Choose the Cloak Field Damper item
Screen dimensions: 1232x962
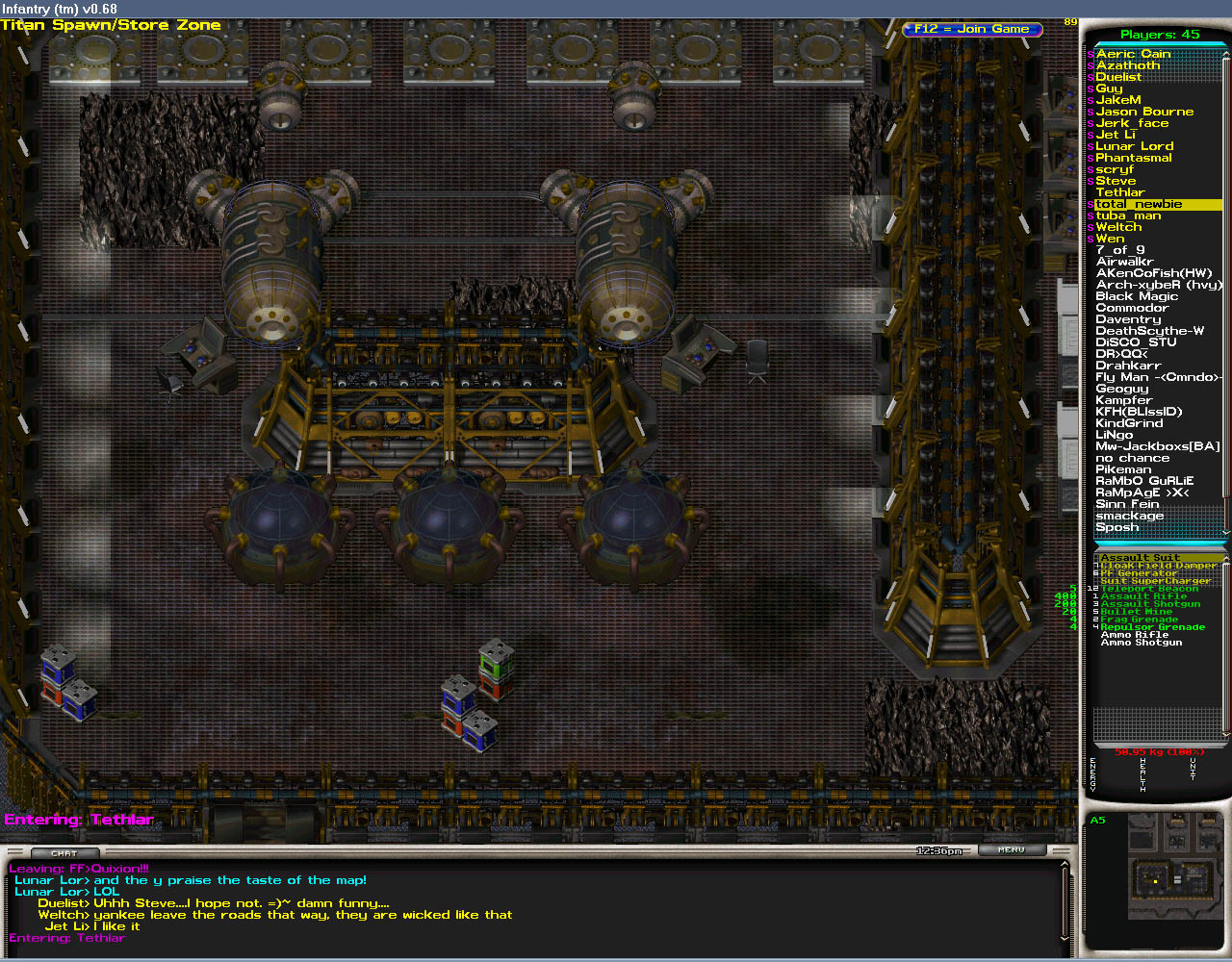(1158, 566)
